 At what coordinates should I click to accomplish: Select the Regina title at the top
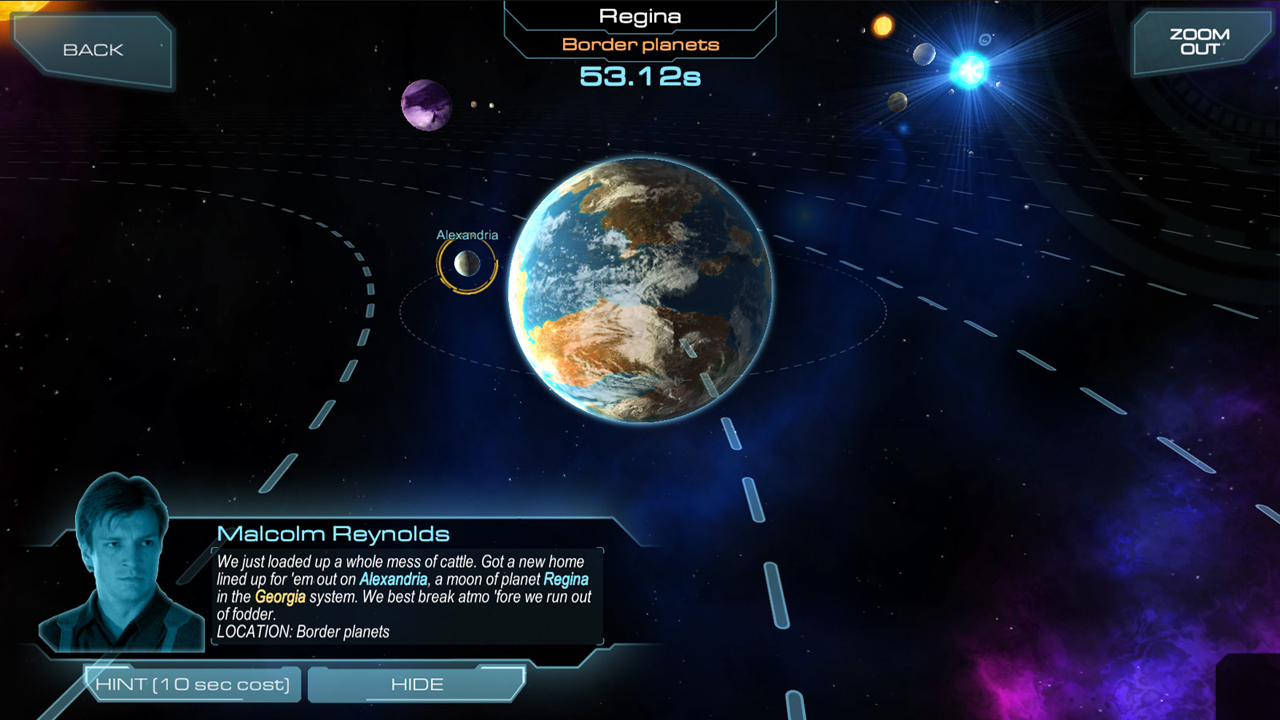640,15
